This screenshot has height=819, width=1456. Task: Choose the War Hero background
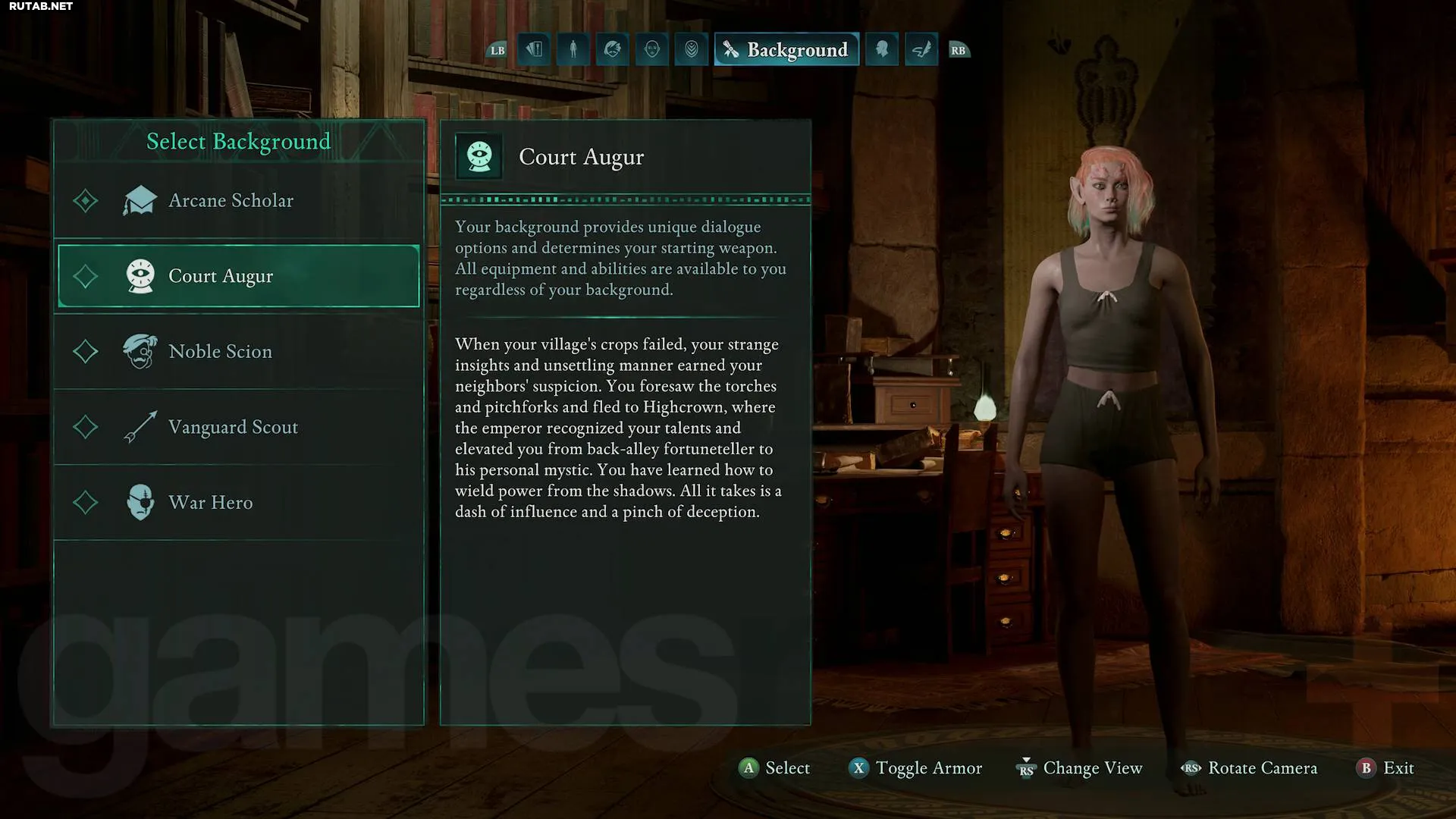click(210, 503)
